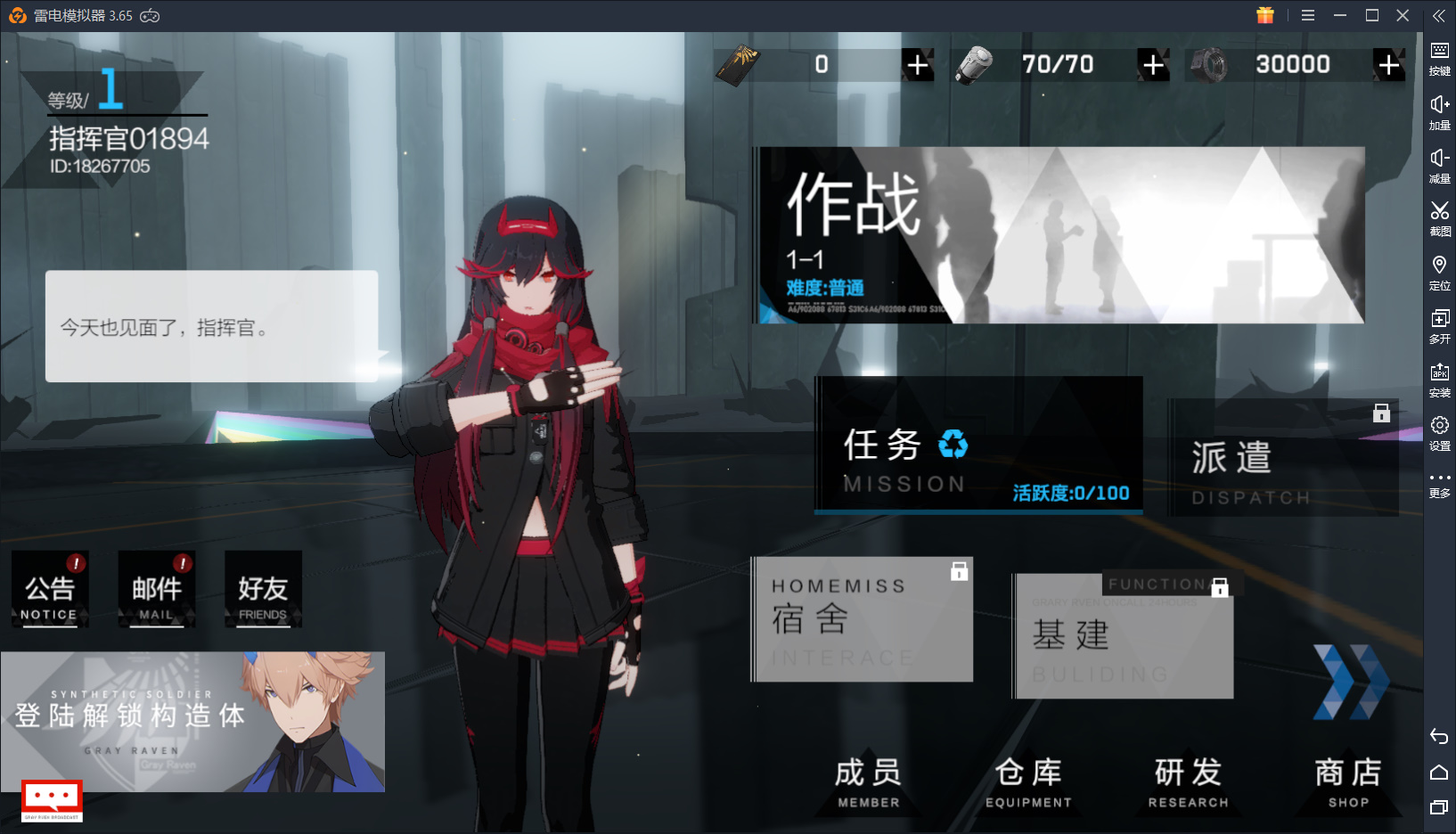
Task: Add serum with the plus next to 70/70
Action: [1153, 64]
